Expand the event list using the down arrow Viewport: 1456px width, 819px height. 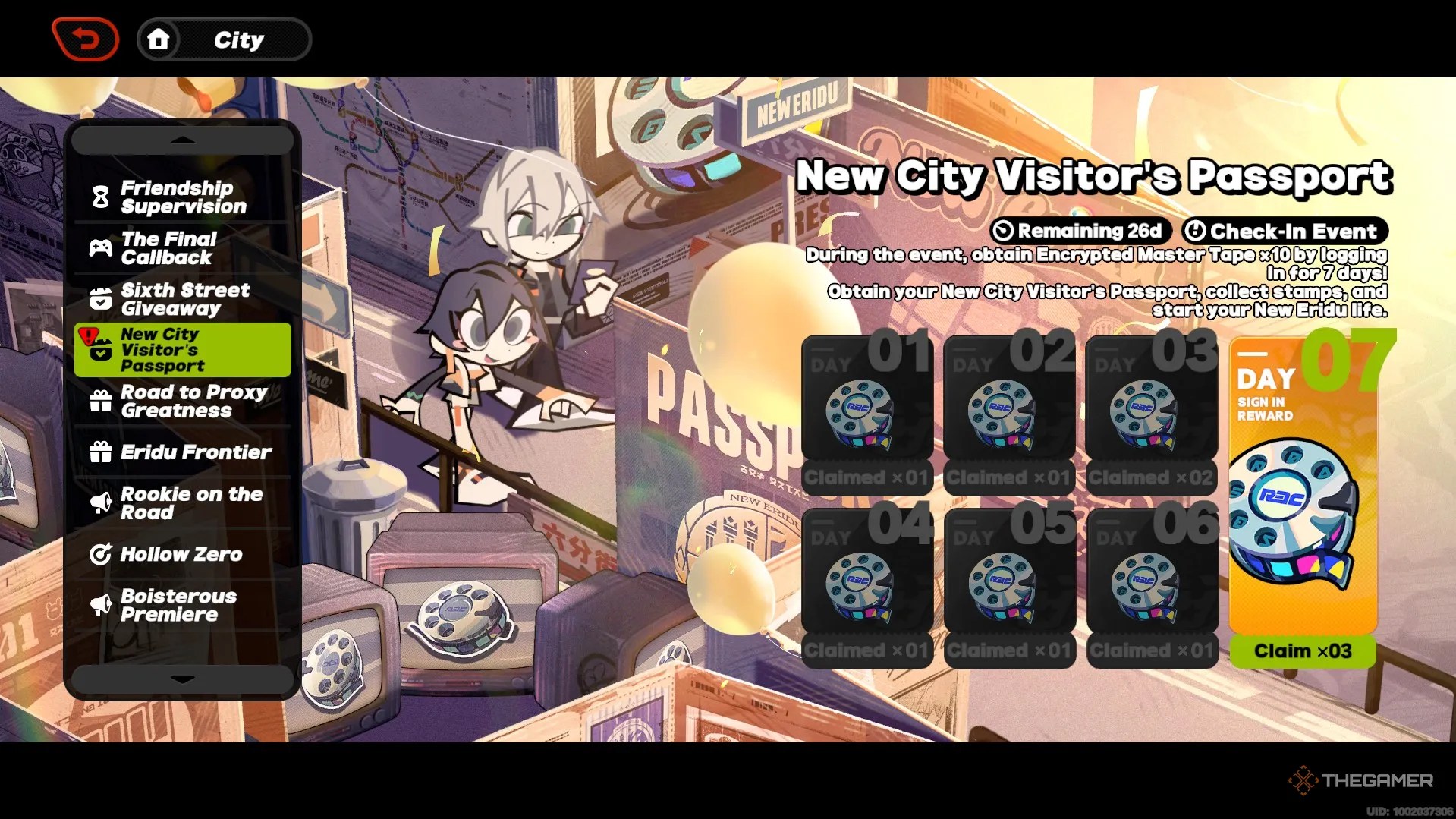[x=181, y=680]
